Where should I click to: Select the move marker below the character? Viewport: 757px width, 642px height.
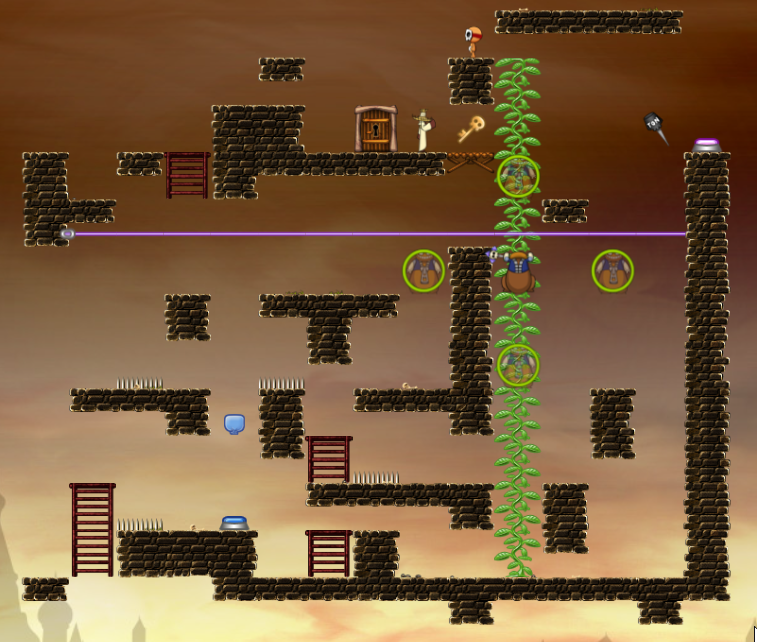[x=518, y=365]
